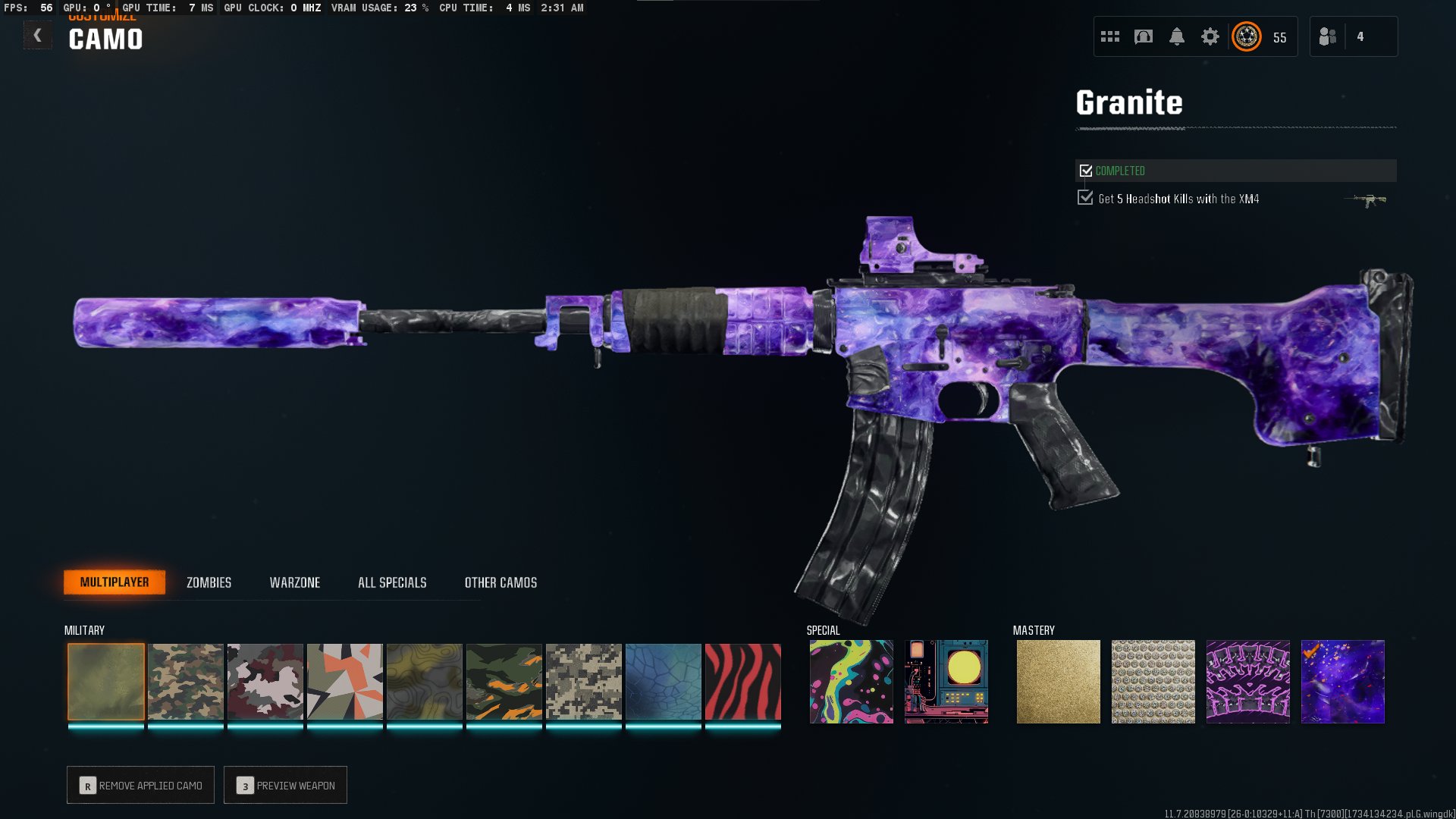This screenshot has width=1456, height=819.
Task: Select the psychedelic neon special camo
Action: point(852,681)
